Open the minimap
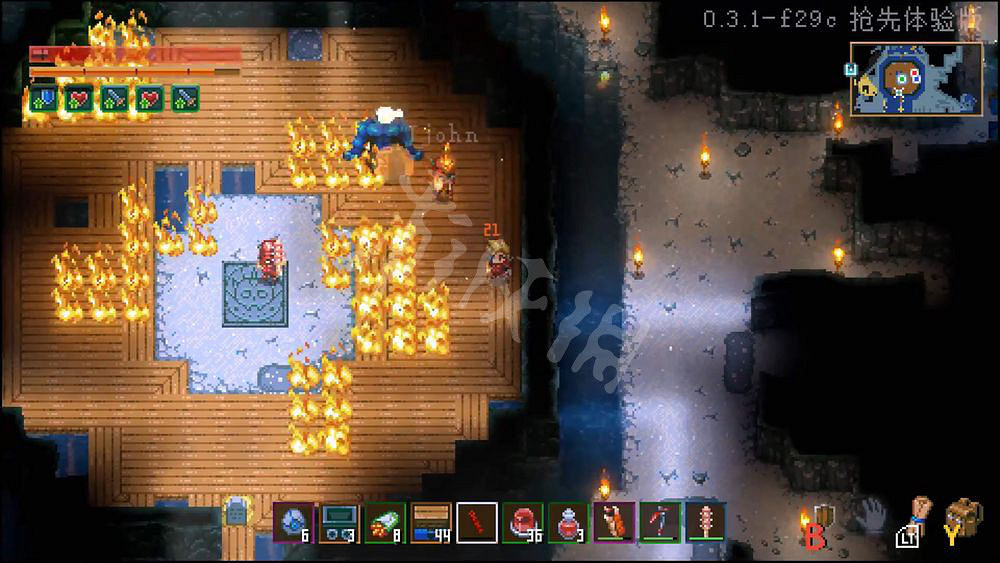Screen dimensions: 1000x563 (x=916, y=78)
